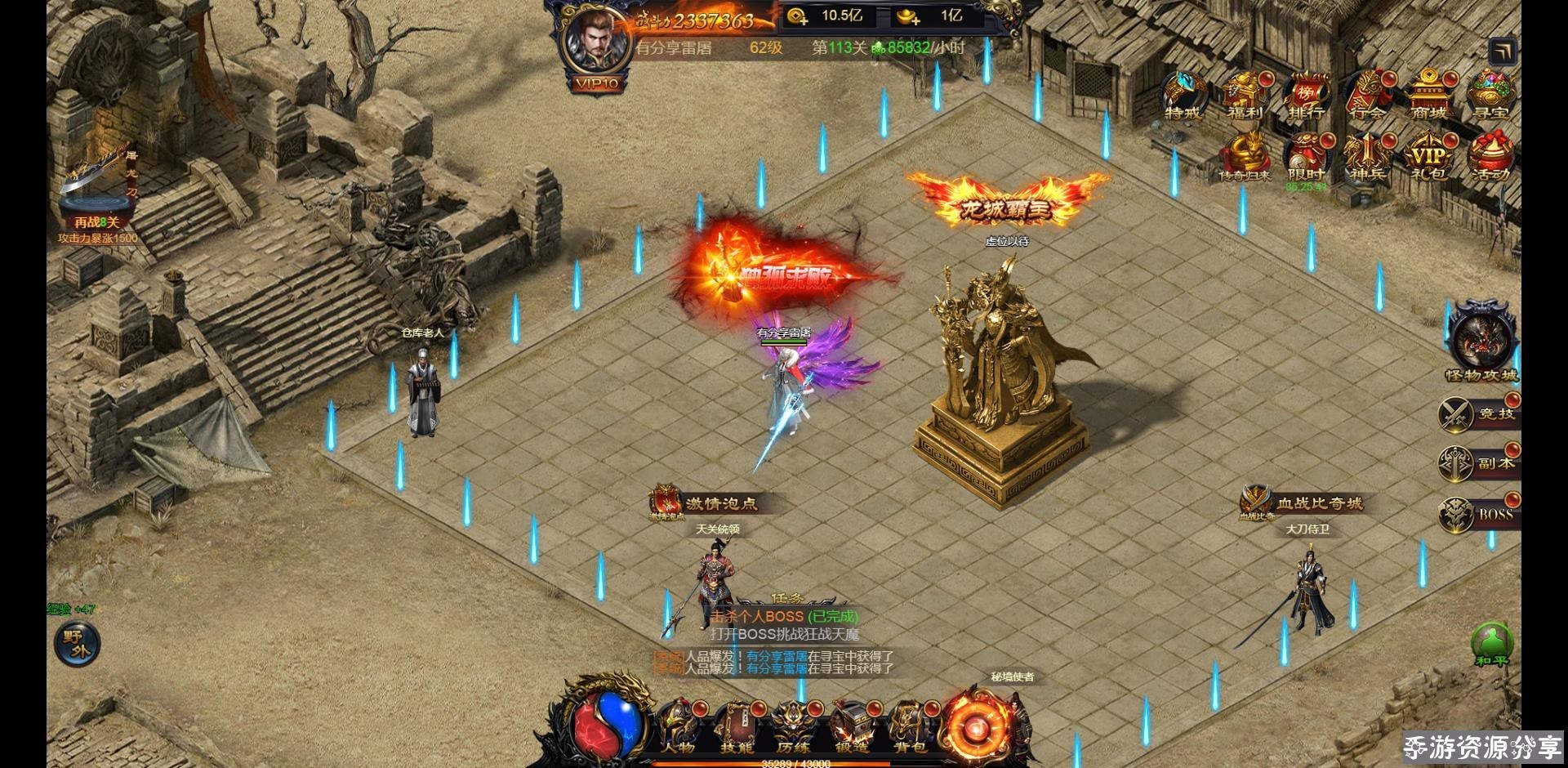
Task: Open the 排行 ranking scroll
Action: pyautogui.click(x=1306, y=96)
